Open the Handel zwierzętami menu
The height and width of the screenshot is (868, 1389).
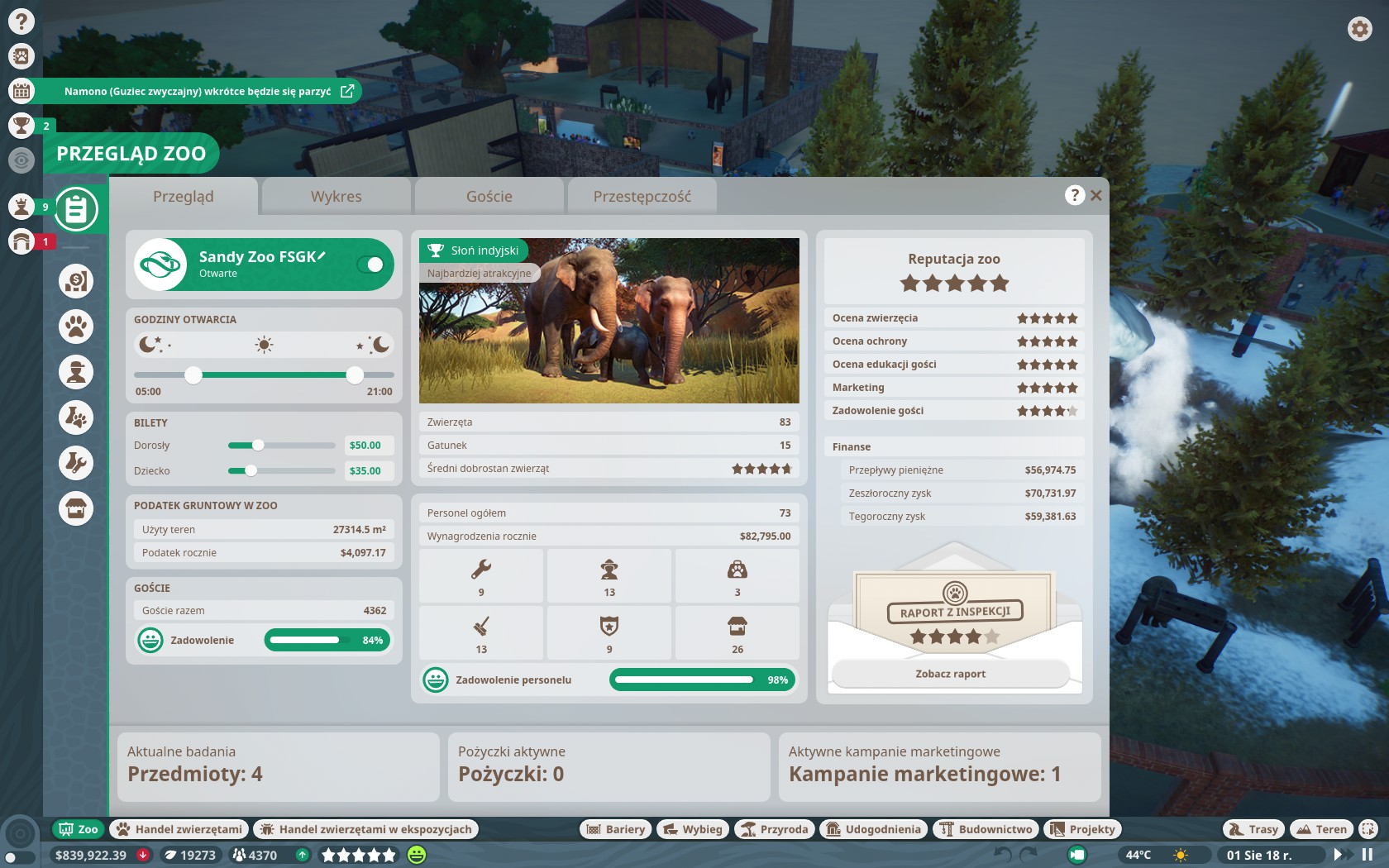pyautogui.click(x=179, y=829)
